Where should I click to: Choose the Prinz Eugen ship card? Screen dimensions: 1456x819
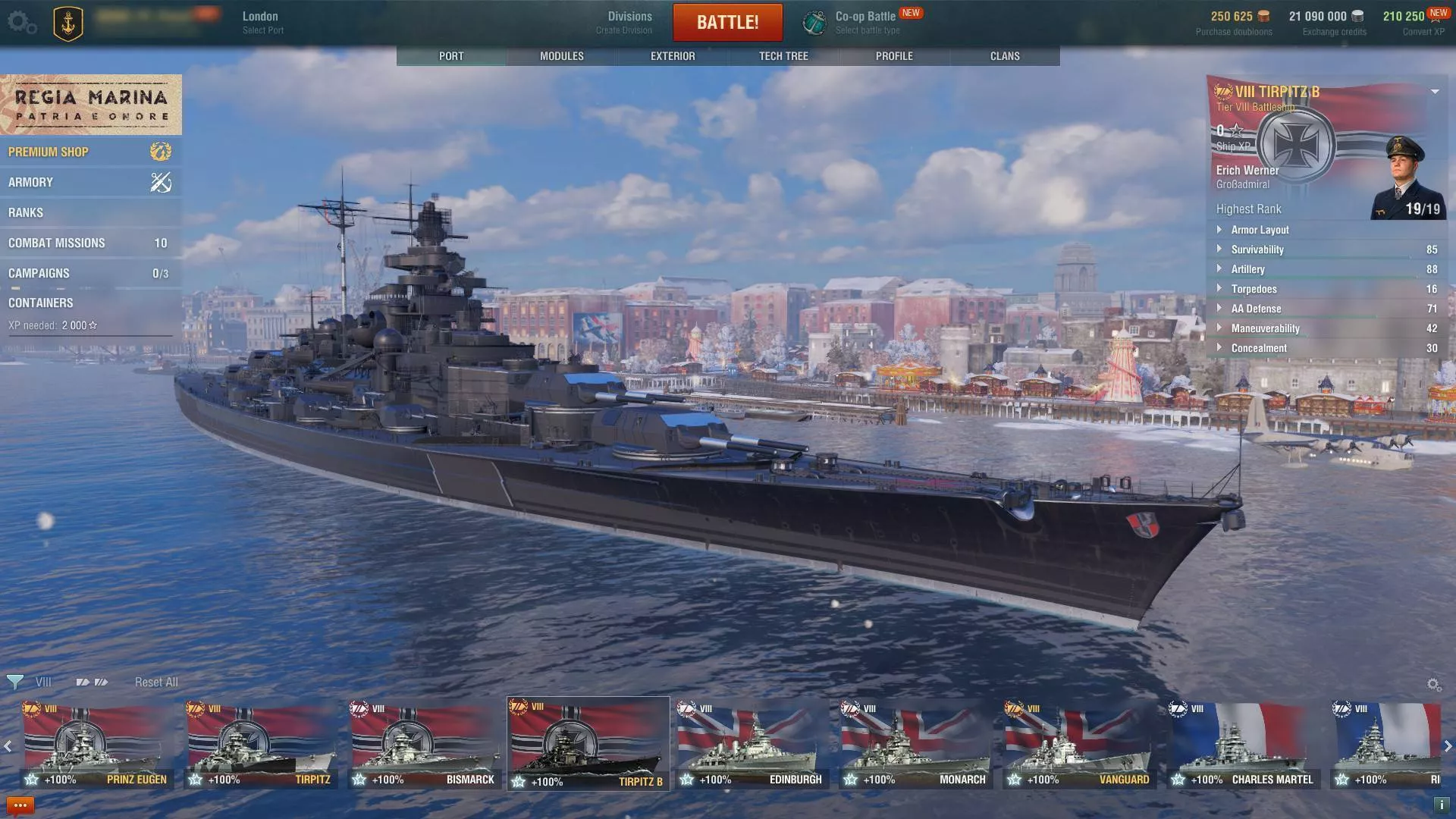[97, 745]
